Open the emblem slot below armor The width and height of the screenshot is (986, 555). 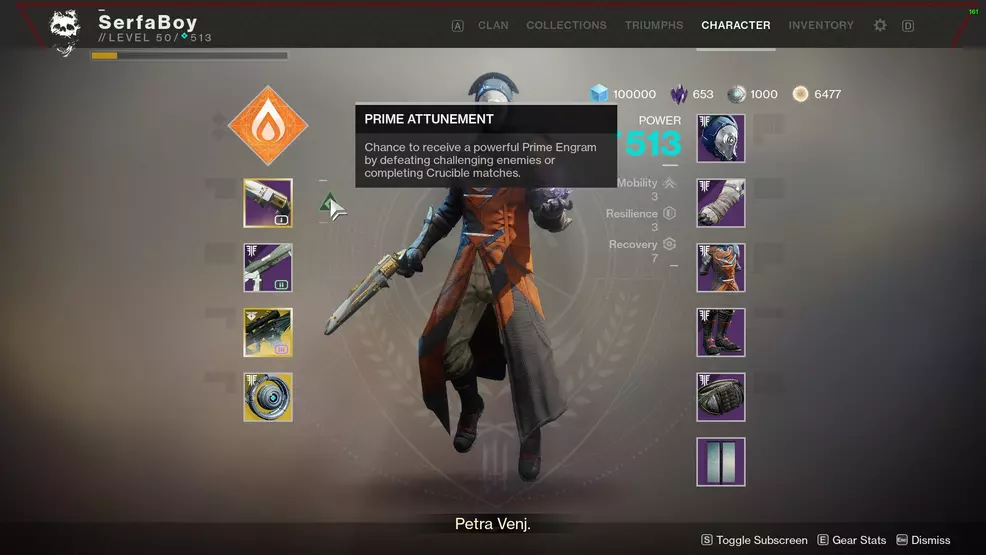pos(721,462)
